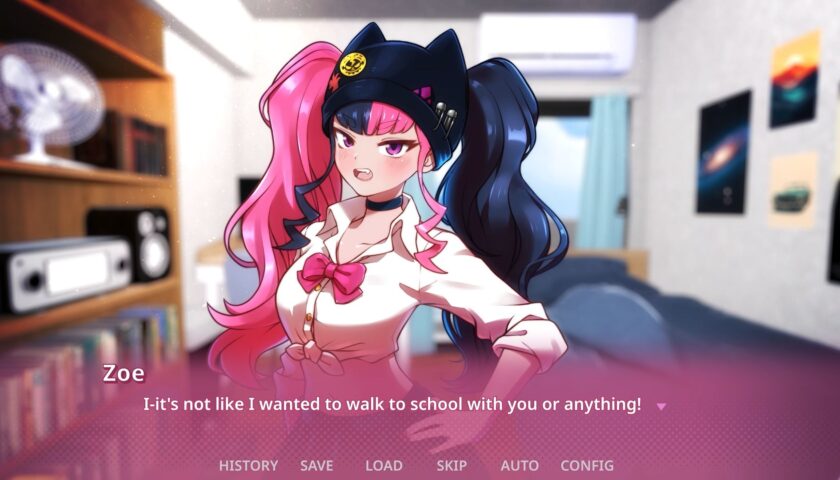Open the HISTORY dialogue log
The image size is (840, 480).
248,465
